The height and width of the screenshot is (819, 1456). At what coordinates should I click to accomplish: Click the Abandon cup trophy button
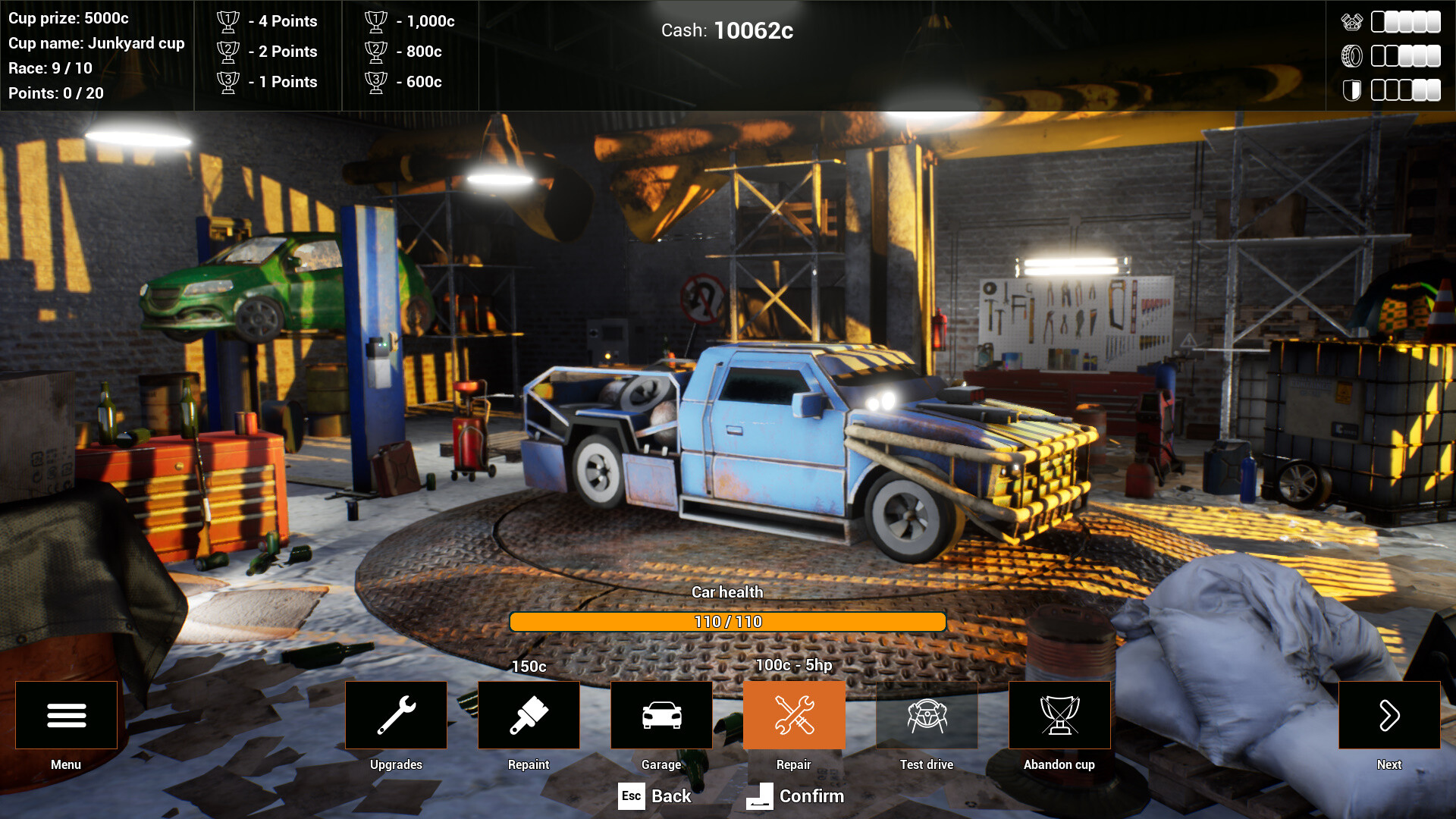click(1059, 715)
